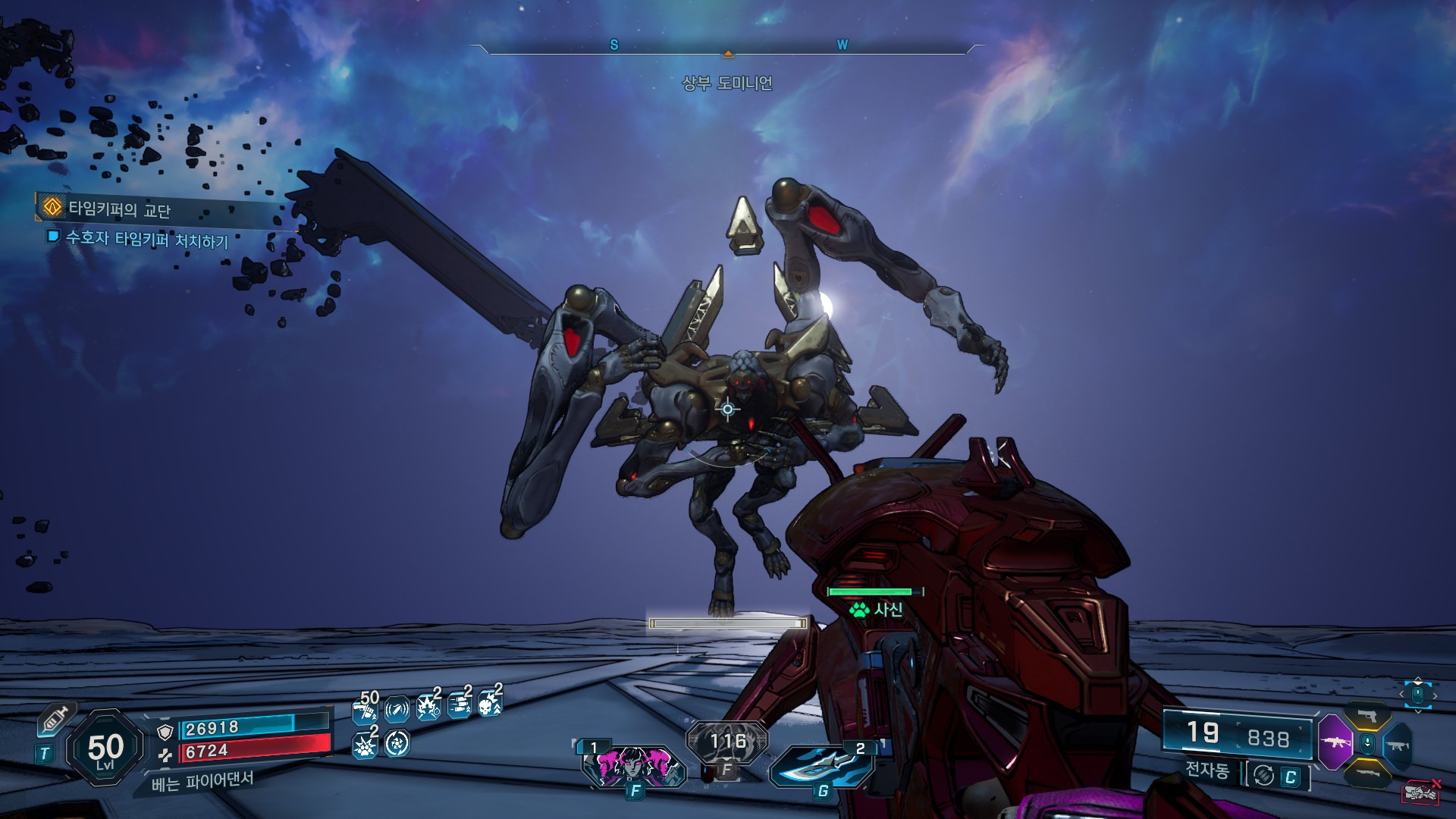1456x819 pixels.
Task: Equip the shotgun weapon slot
Action: pyautogui.click(x=1367, y=773)
